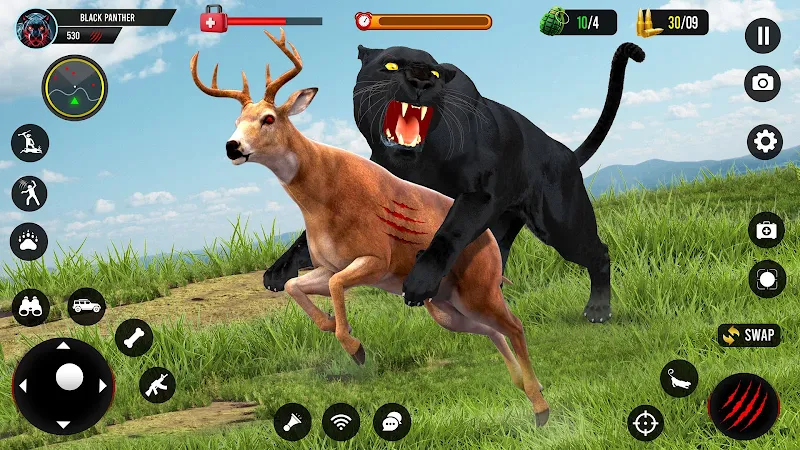Open the circular radar minimap
The image size is (800, 450).
coord(74,88)
